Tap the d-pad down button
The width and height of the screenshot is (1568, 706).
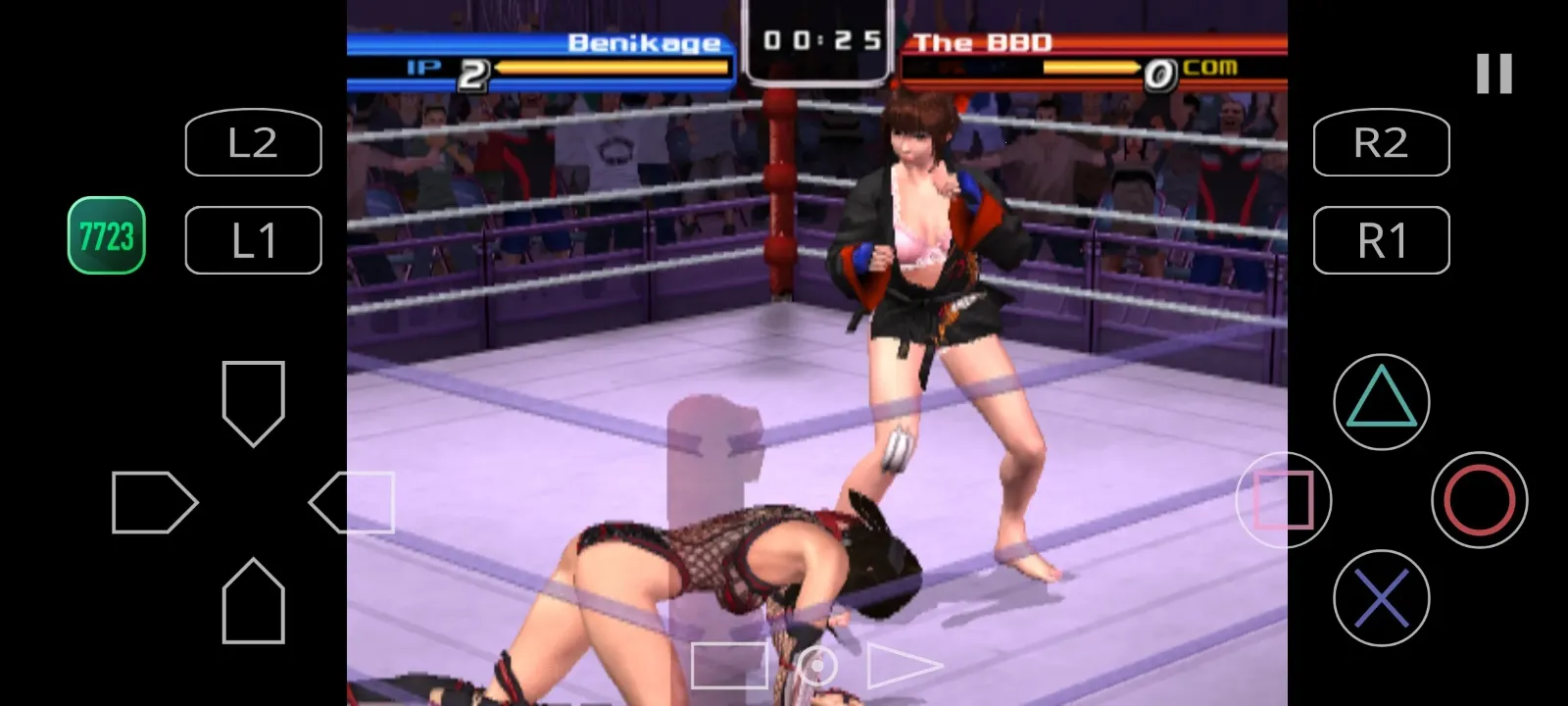point(254,601)
